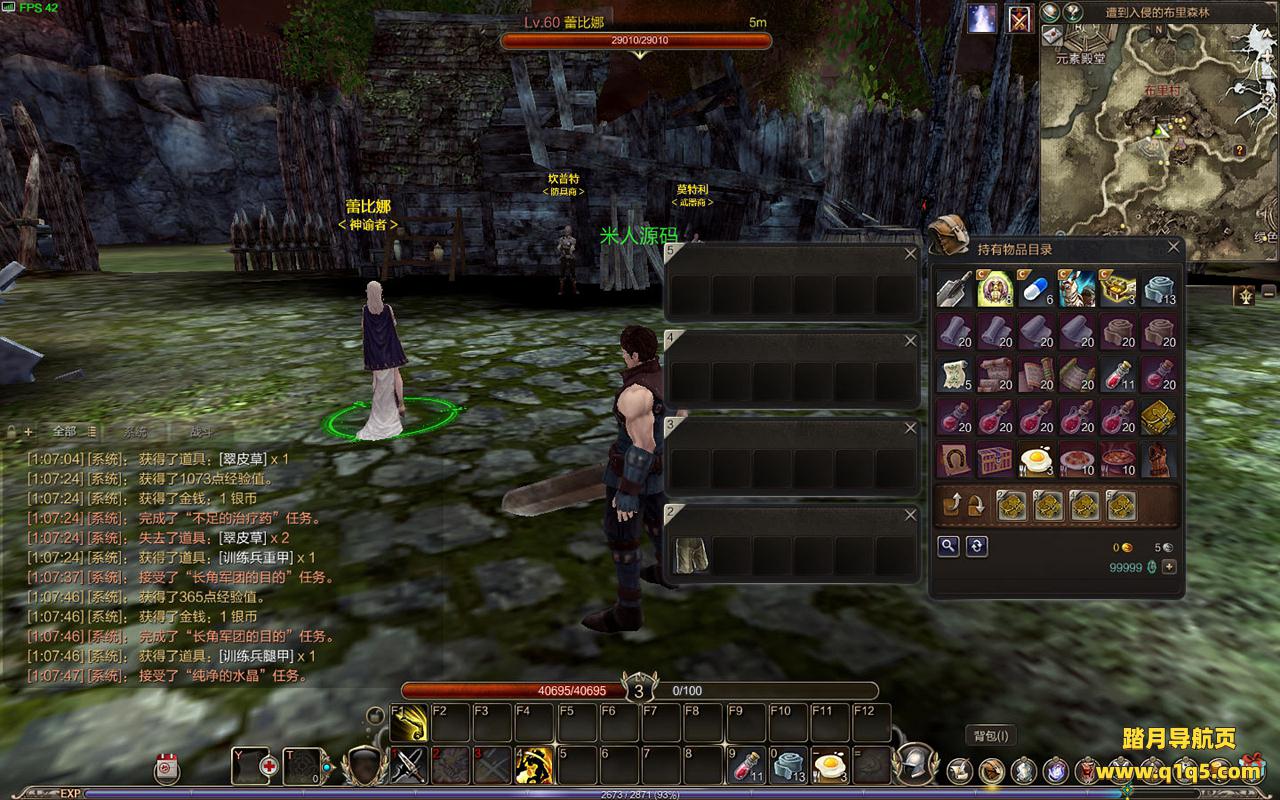The image size is (1280, 800).
Task: Switch to the 全部 chat tab
Action: pyautogui.click(x=64, y=431)
